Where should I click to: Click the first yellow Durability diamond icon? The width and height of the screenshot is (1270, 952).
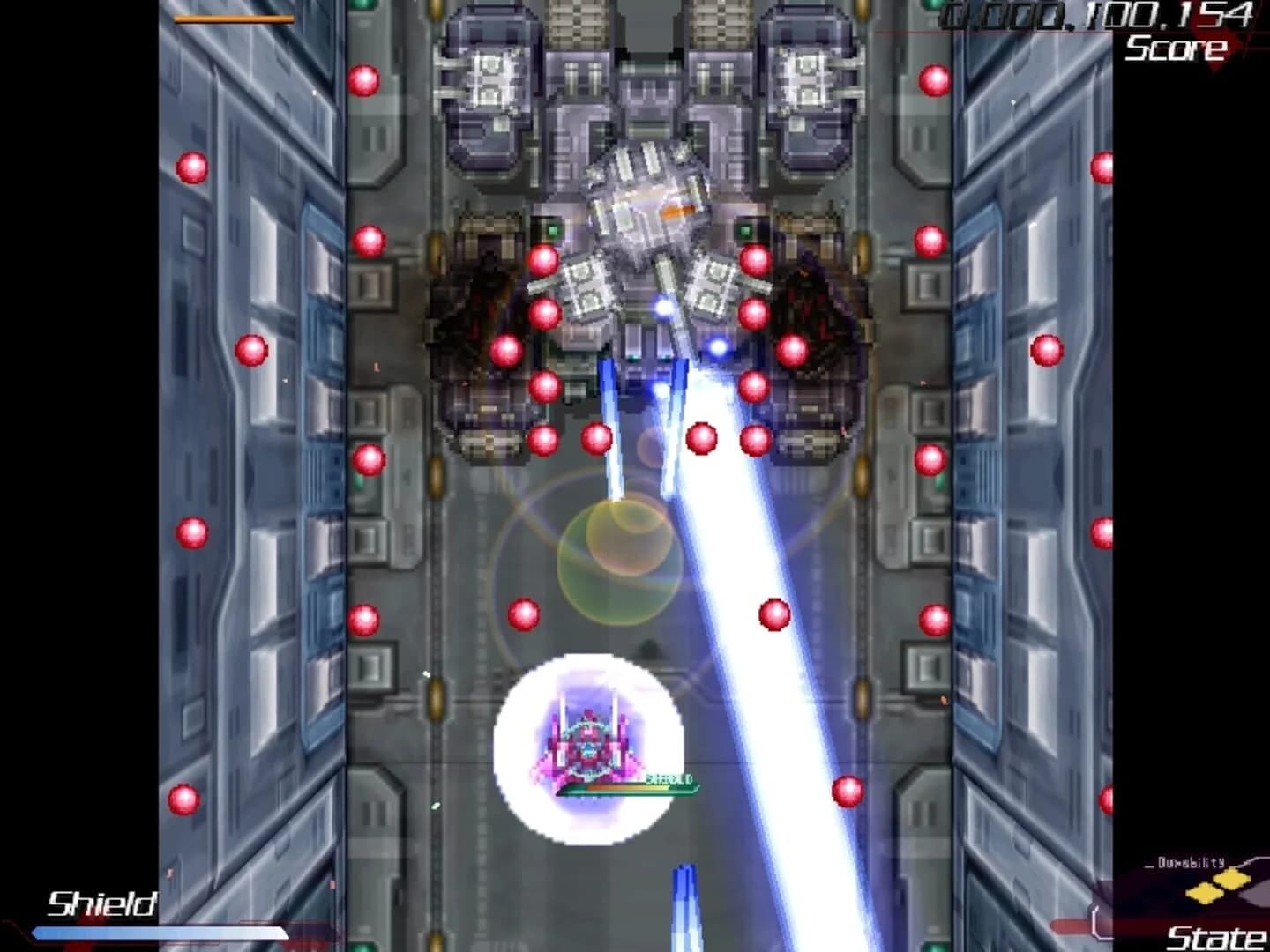[1203, 895]
